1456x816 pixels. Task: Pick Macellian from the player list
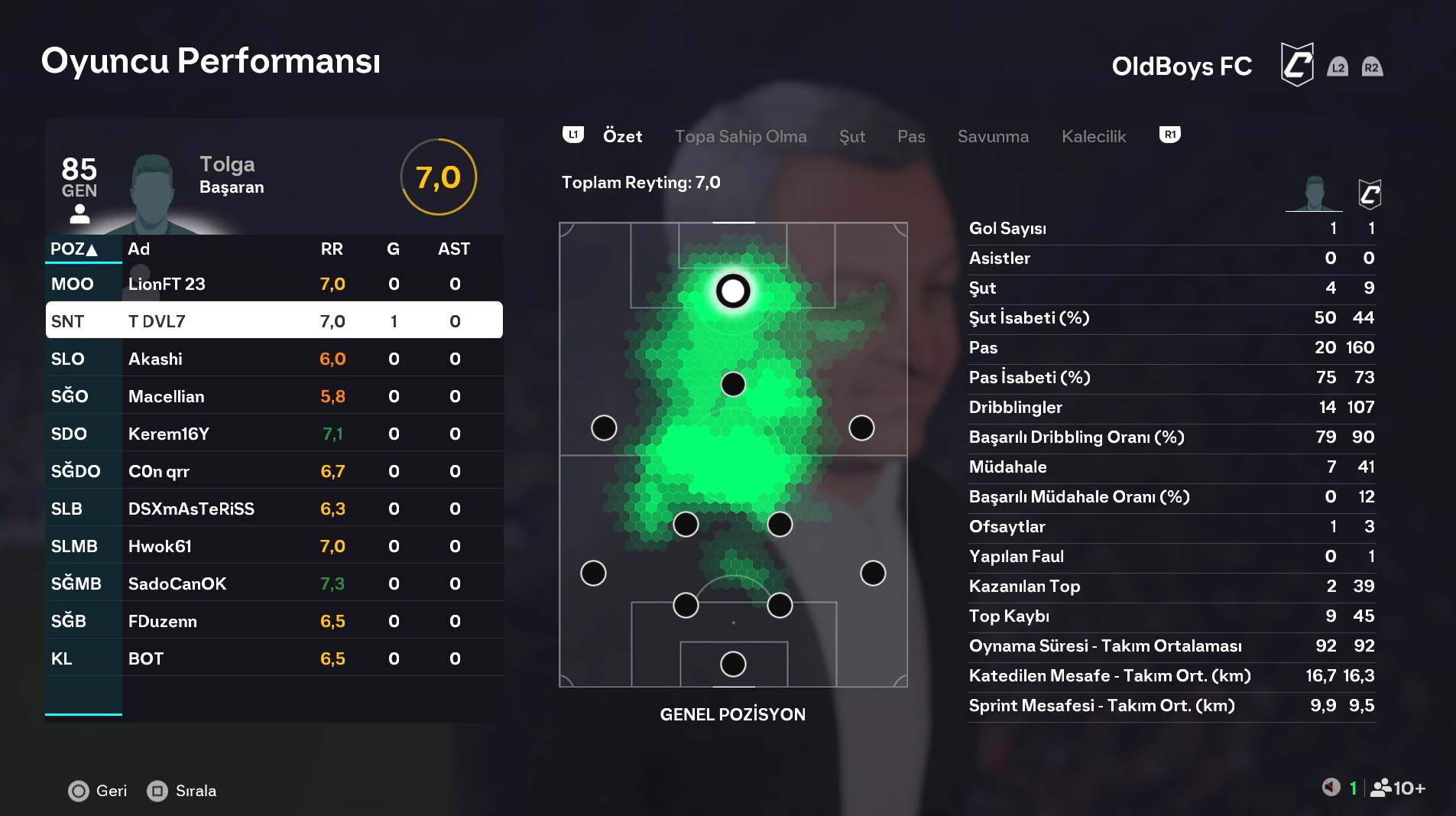coord(274,396)
